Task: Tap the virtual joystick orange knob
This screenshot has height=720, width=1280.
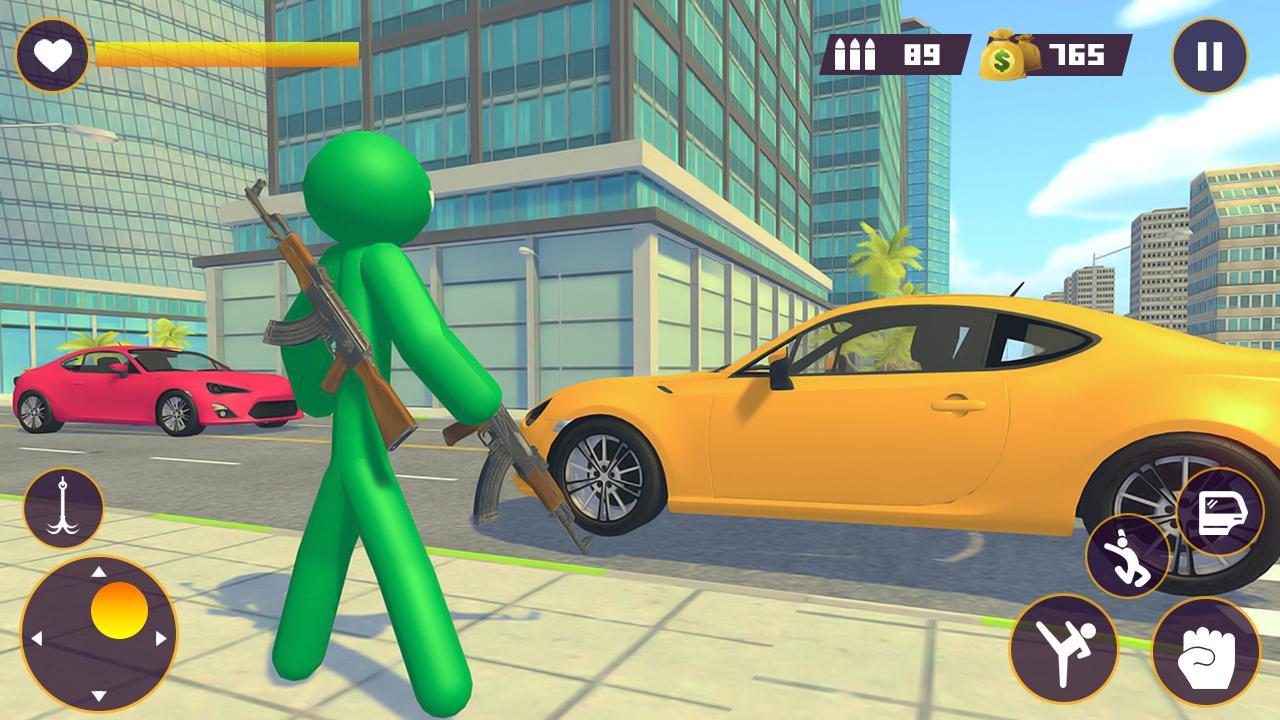Action: 119,610
